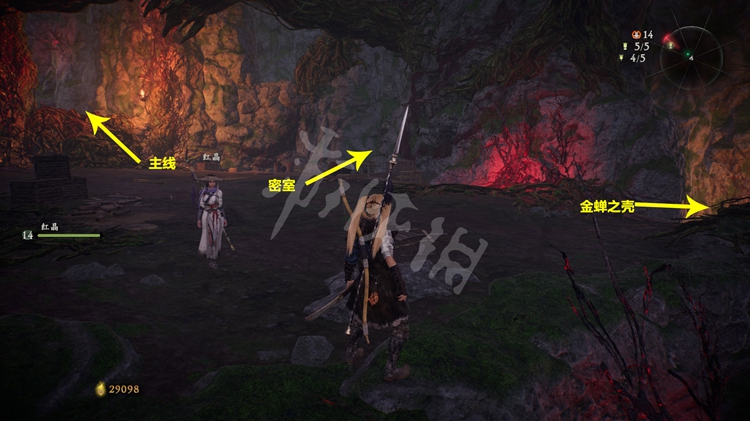Select the orange morale rank icon
The width and height of the screenshot is (750, 421).
click(x=634, y=34)
